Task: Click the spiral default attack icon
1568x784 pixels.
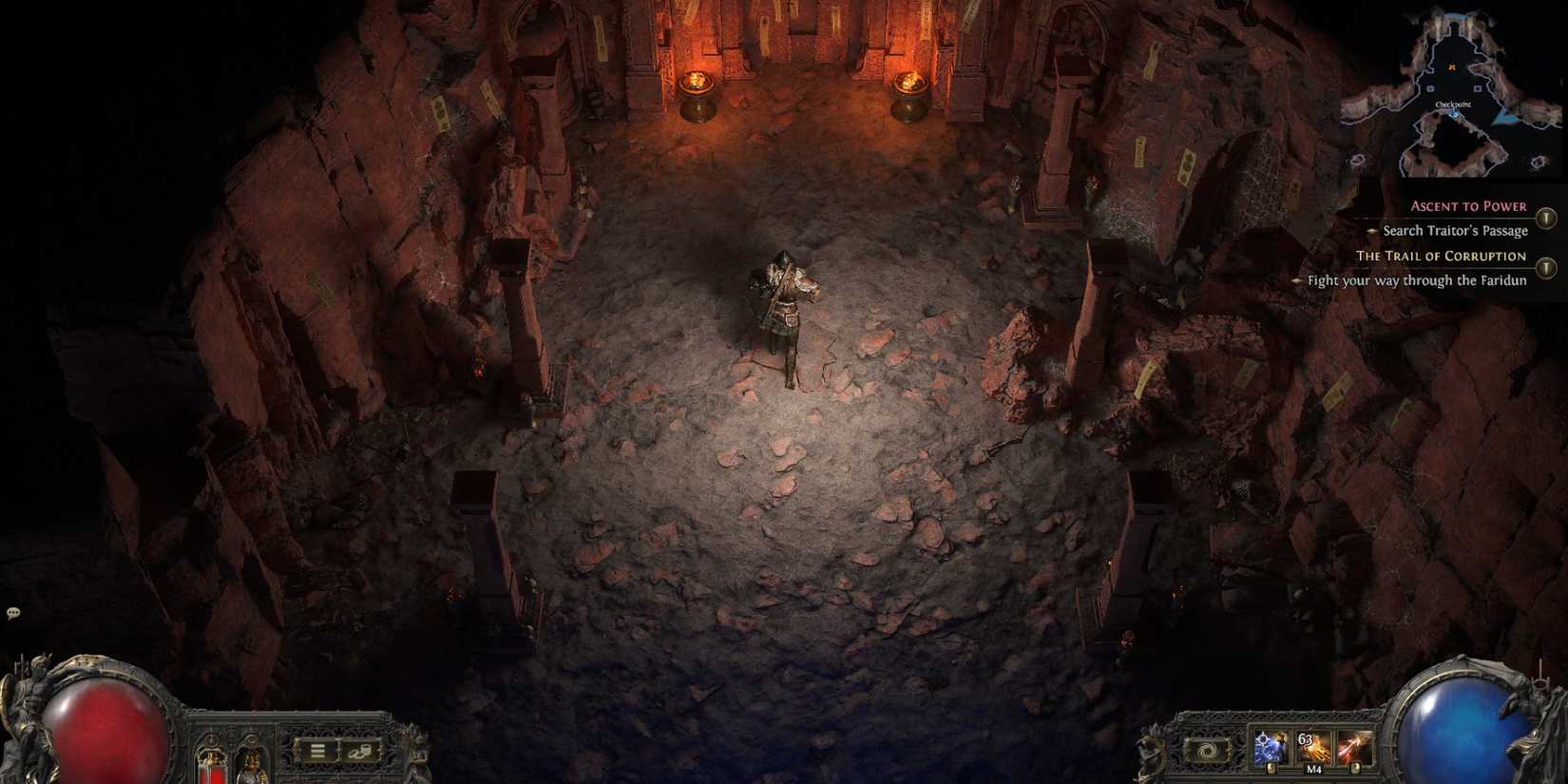Action: [1209, 751]
